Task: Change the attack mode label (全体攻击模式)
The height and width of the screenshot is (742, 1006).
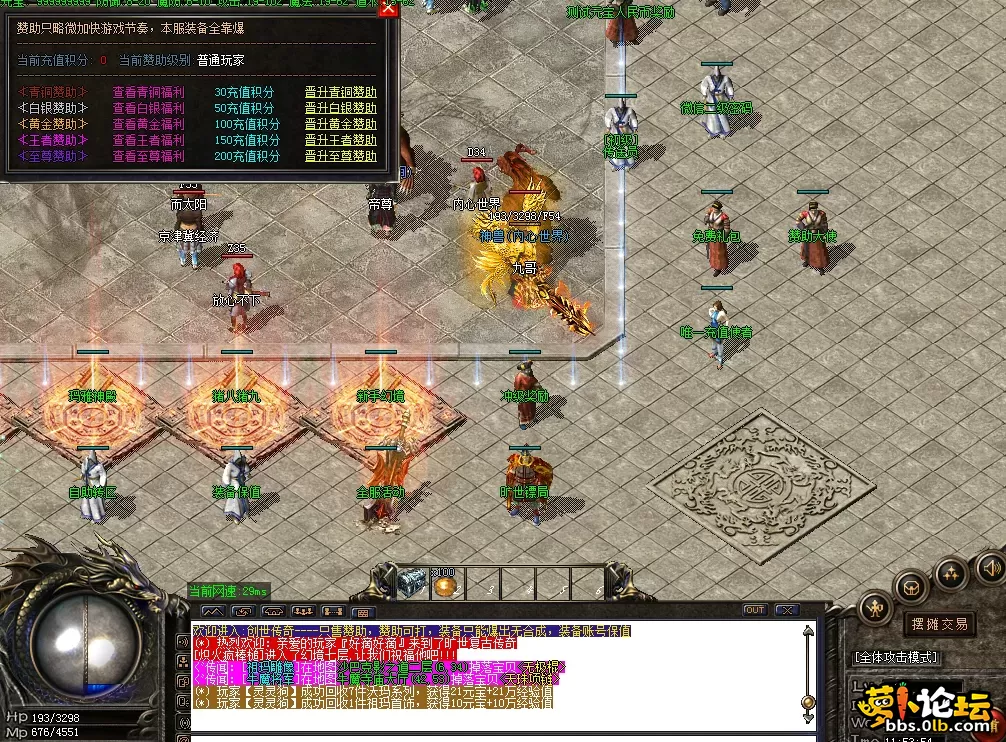Action: tap(896, 657)
